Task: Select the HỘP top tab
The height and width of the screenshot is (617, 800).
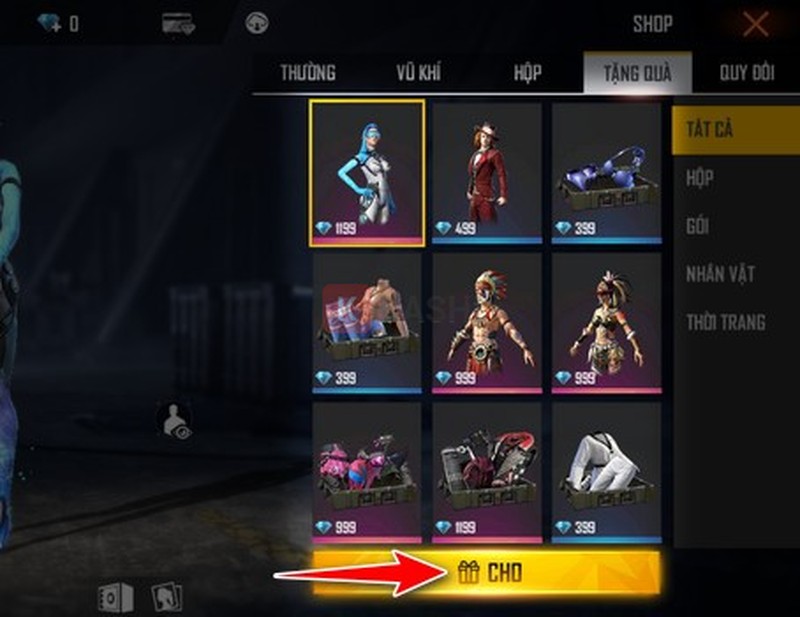Action: (528, 73)
